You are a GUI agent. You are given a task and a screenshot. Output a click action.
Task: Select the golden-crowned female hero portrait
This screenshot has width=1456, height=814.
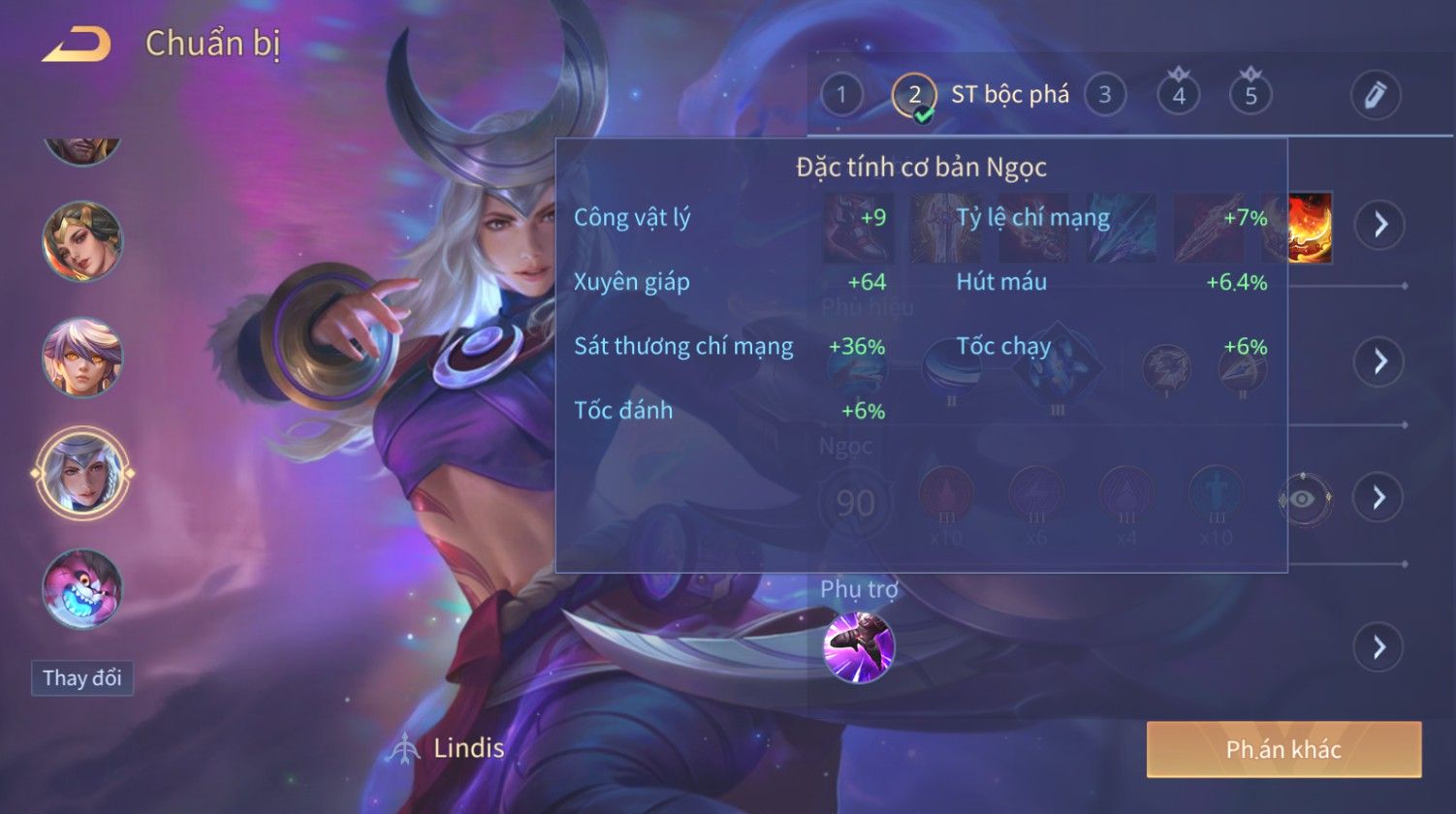pyautogui.click(x=82, y=241)
